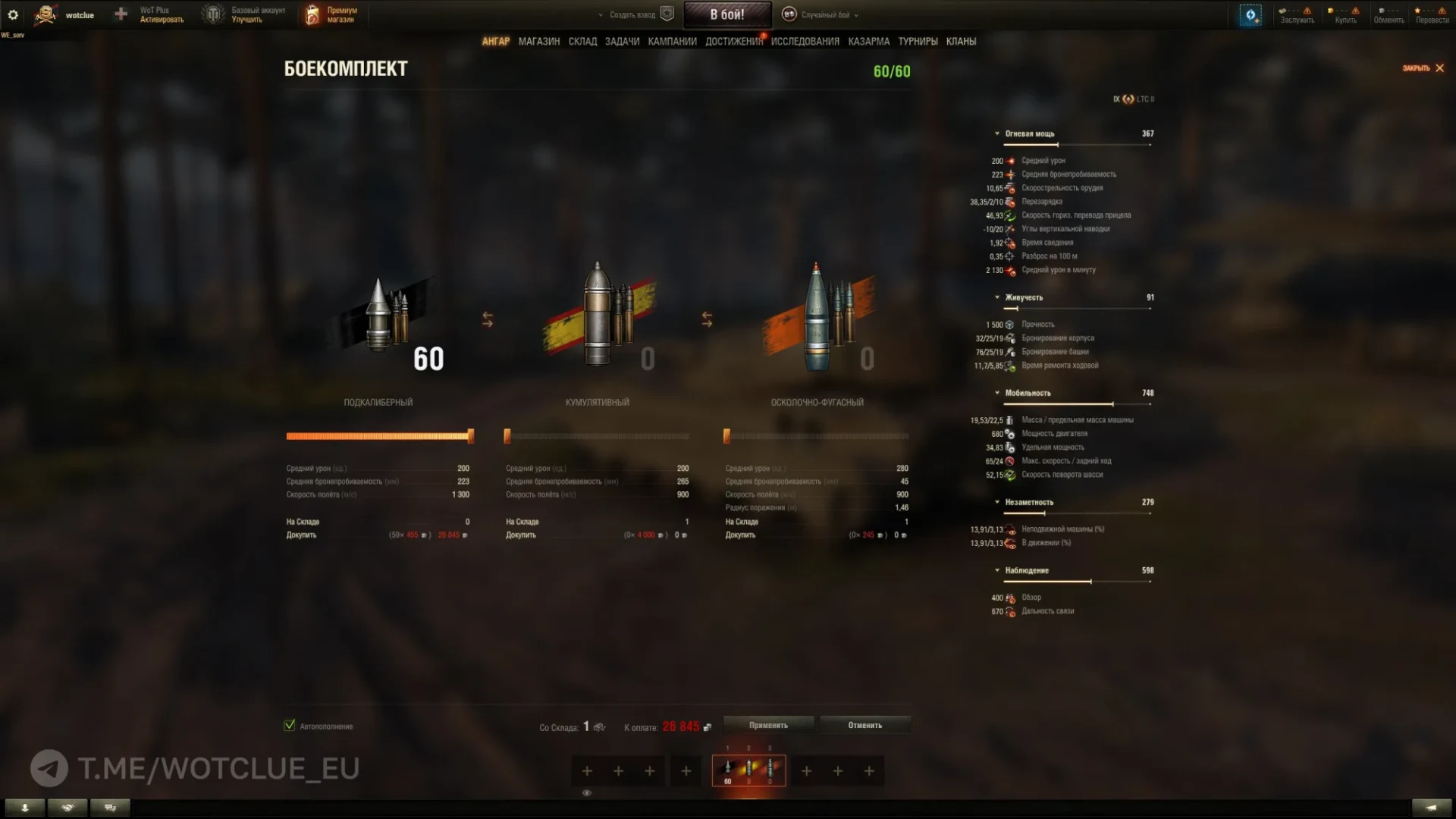This screenshot has height=819, width=1456.
Task: Toggle the eye icon under consumable slots
Action: pyautogui.click(x=587, y=793)
